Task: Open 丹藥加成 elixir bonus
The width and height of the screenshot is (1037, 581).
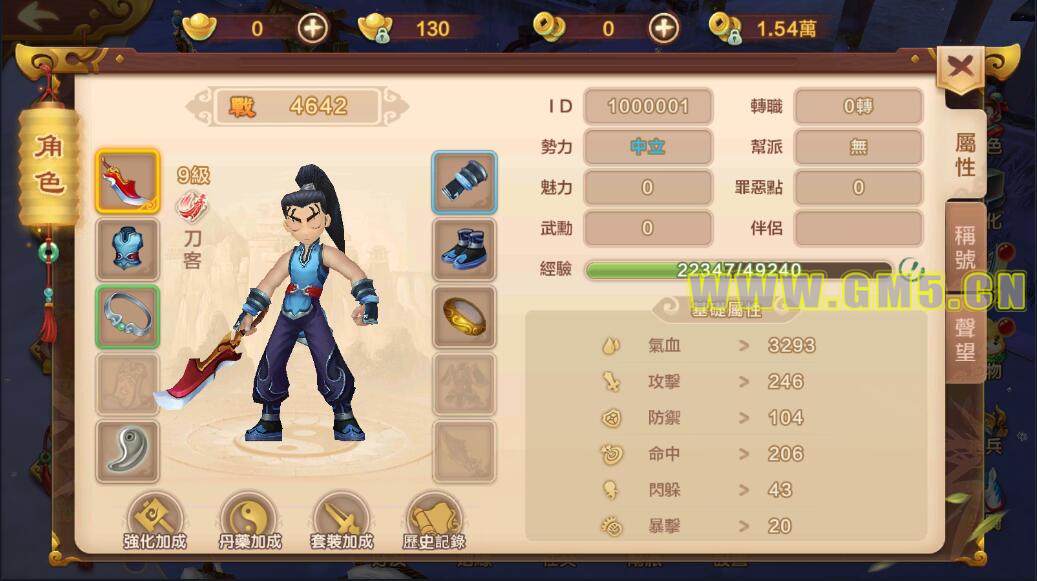Action: click(248, 522)
